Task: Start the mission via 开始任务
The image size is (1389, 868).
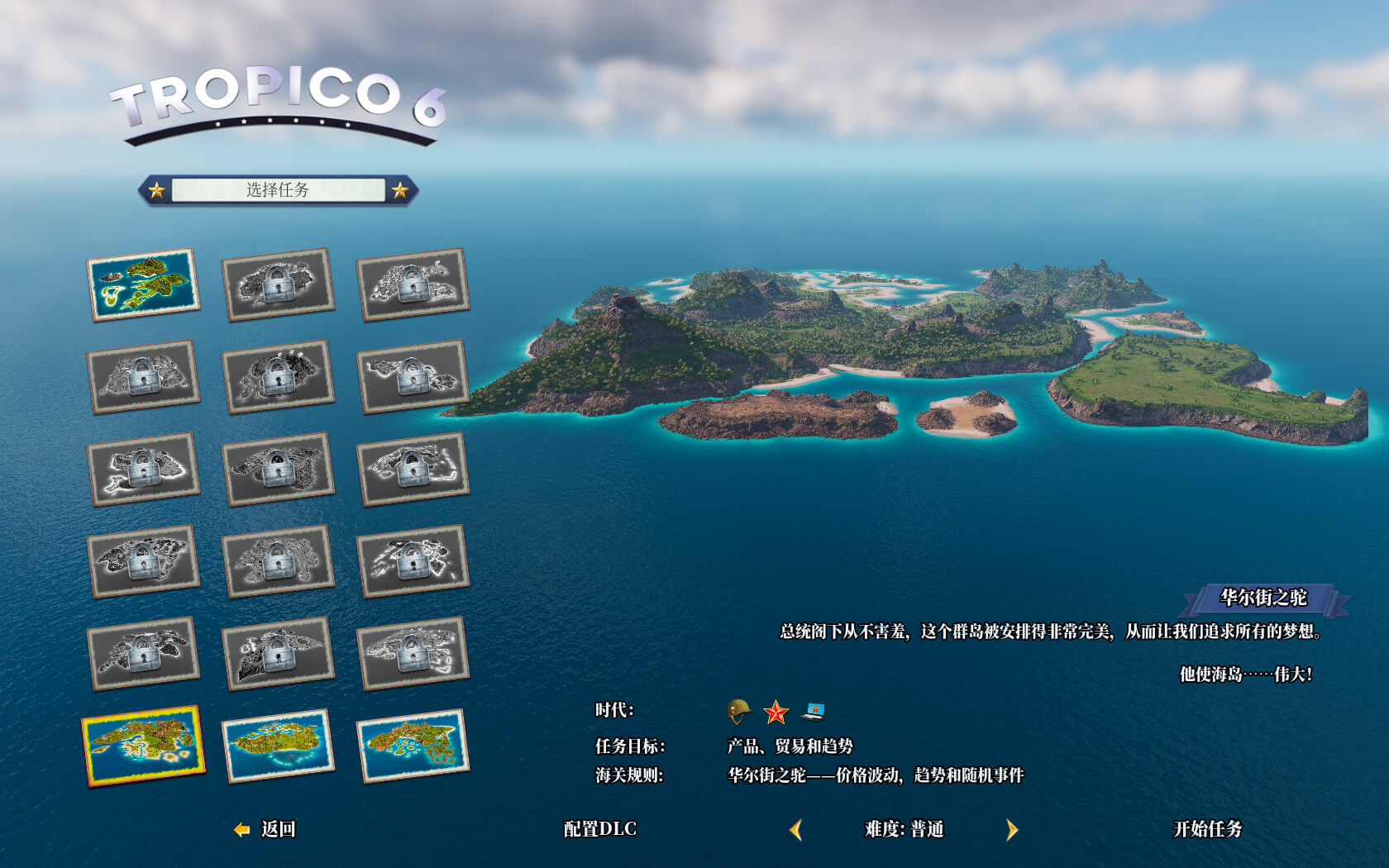Action: [x=1207, y=829]
